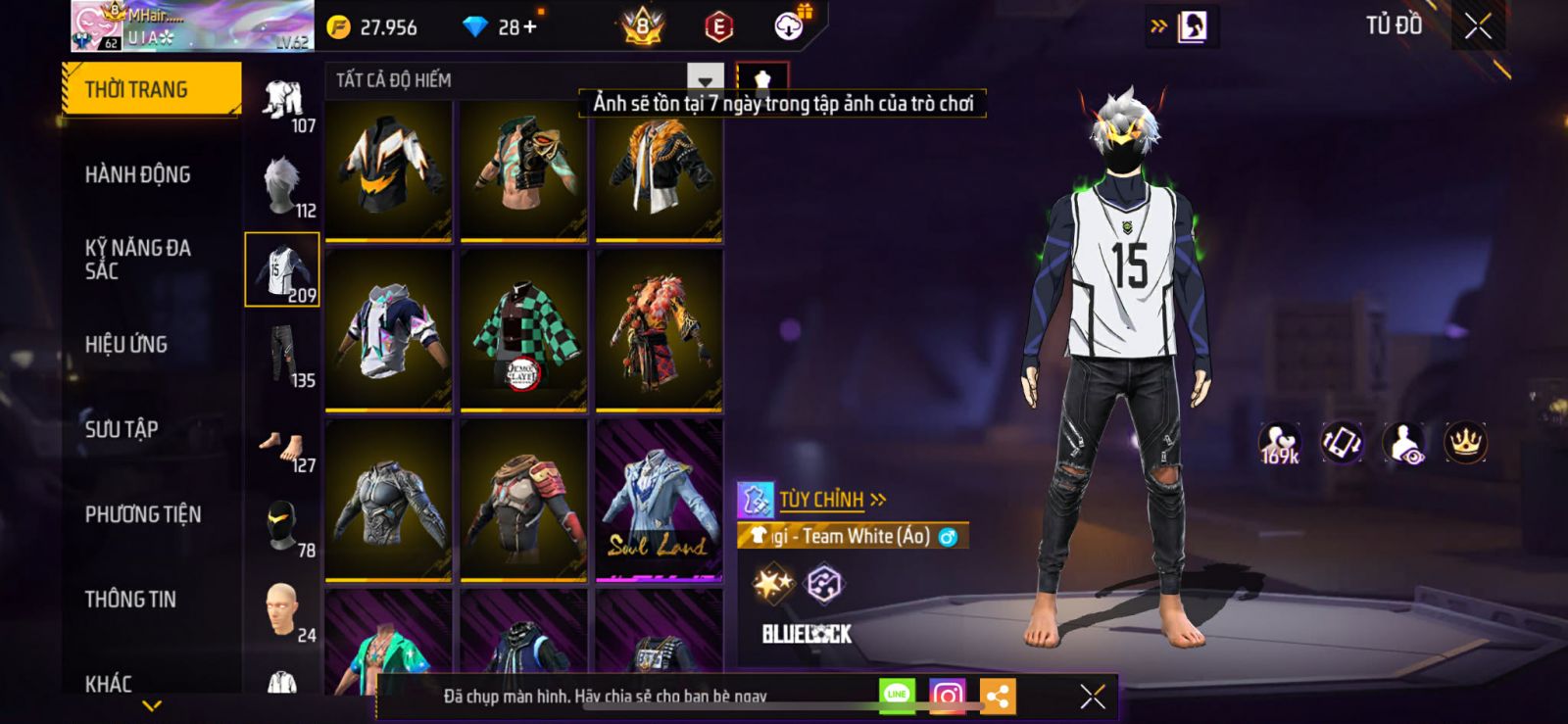Pick the green checkered Demon Slayer jacket

(x=523, y=330)
